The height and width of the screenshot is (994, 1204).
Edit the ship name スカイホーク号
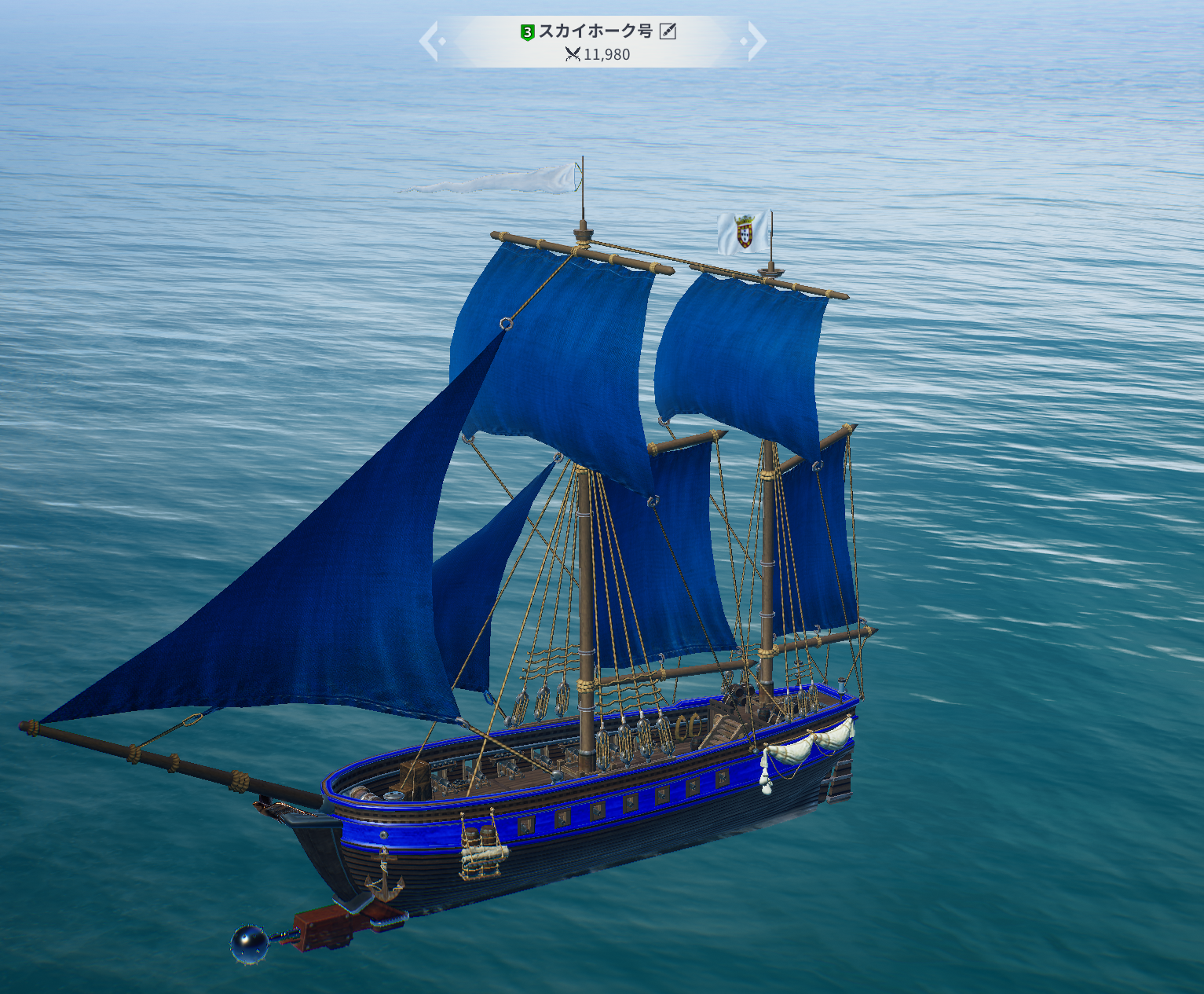[x=668, y=31]
